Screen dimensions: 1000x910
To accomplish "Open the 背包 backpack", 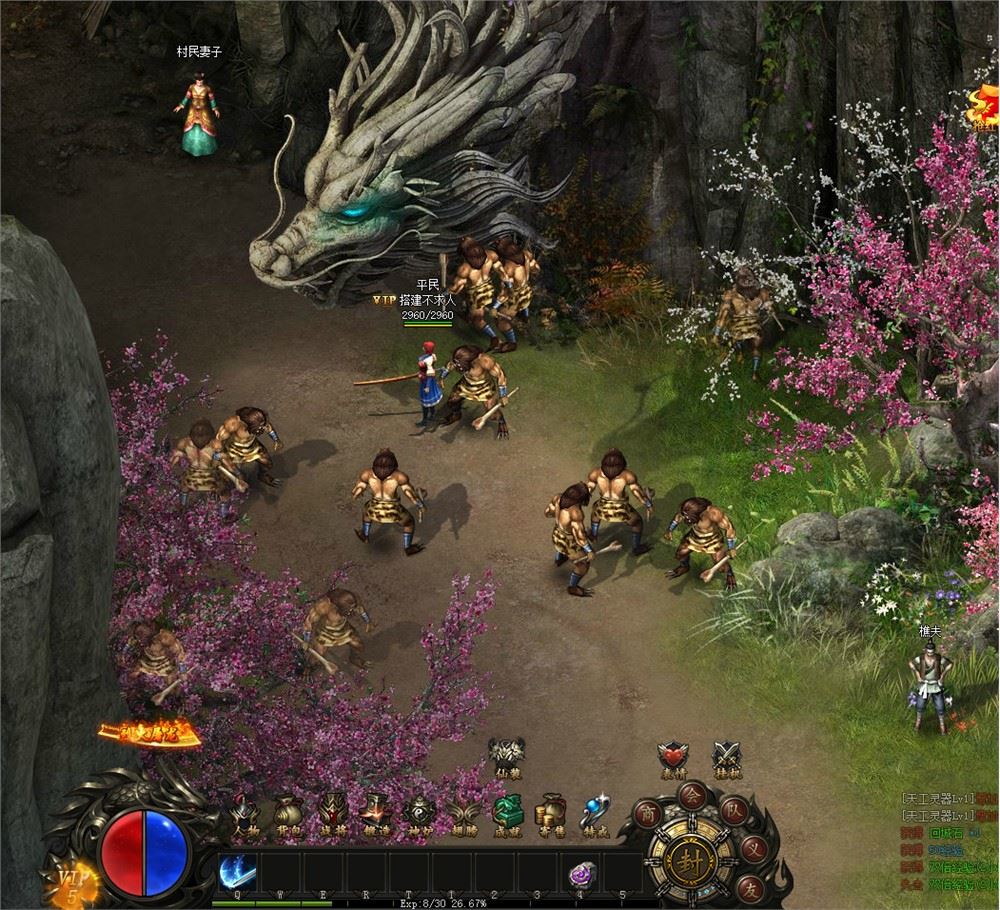I will coord(289,812).
